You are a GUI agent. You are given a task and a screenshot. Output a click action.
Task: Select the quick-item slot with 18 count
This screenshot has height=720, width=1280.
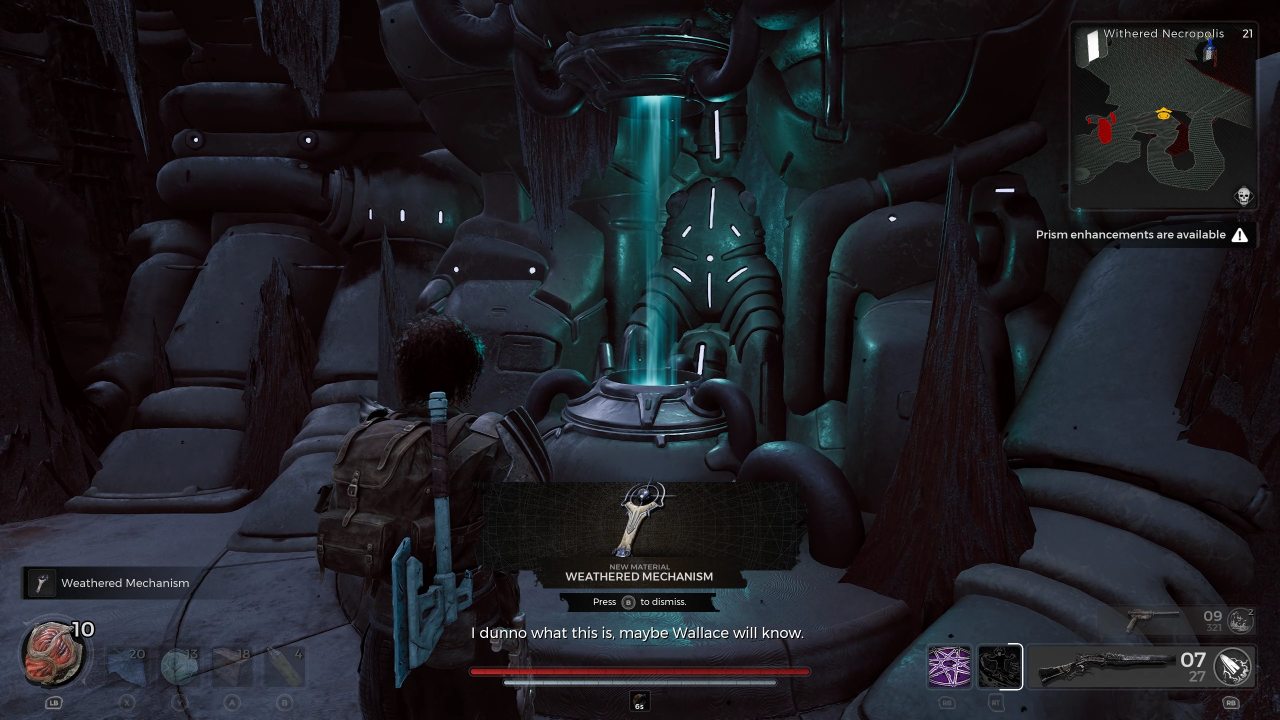[231, 667]
